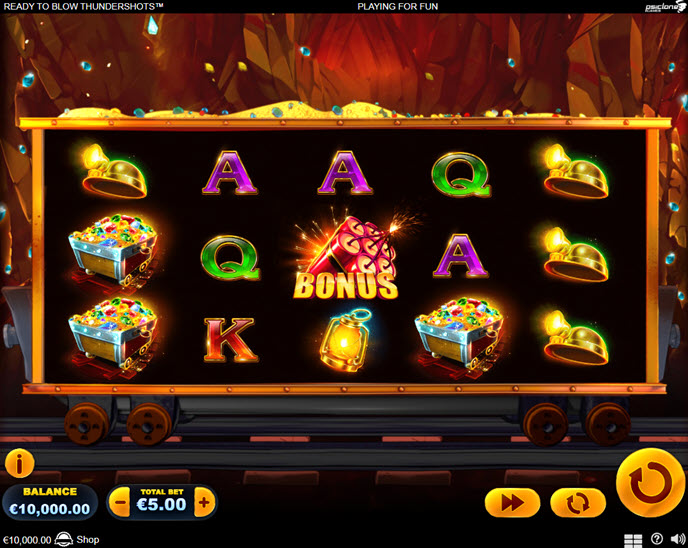The image size is (688, 548).
Task: Open the grid menu icon
Action: [x=633, y=540]
